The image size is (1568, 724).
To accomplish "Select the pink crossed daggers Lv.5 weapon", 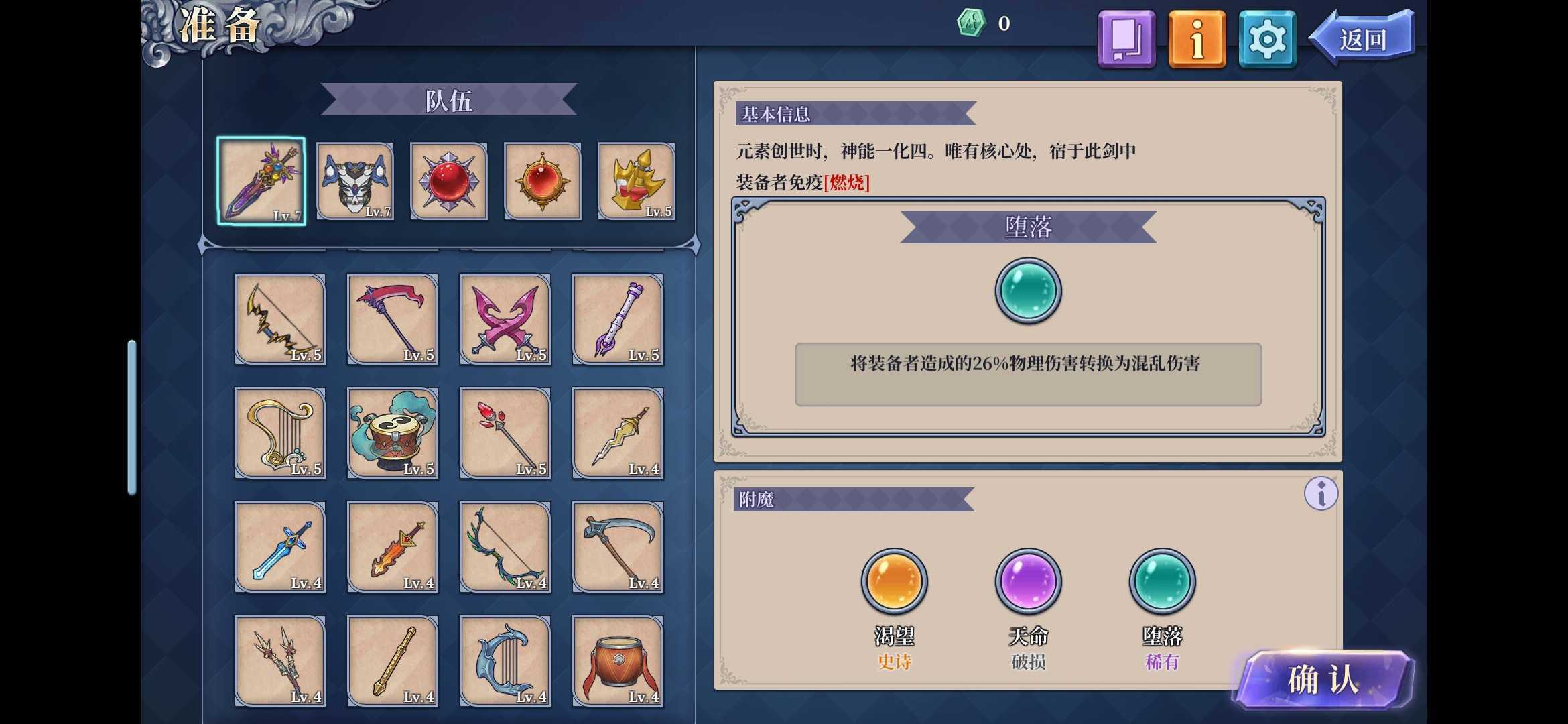I will (x=505, y=320).
